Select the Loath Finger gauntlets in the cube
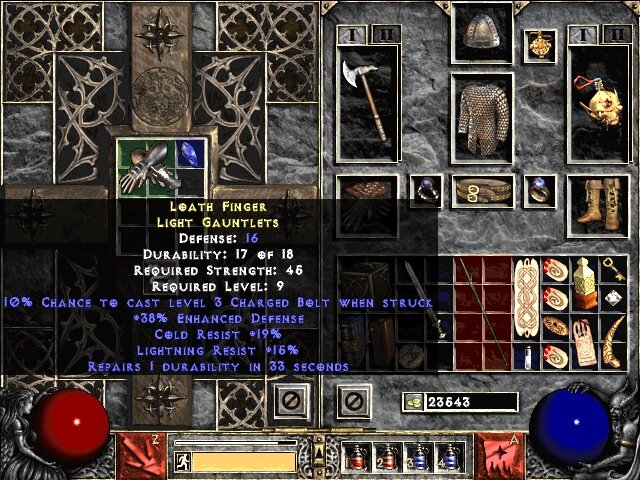 point(146,166)
